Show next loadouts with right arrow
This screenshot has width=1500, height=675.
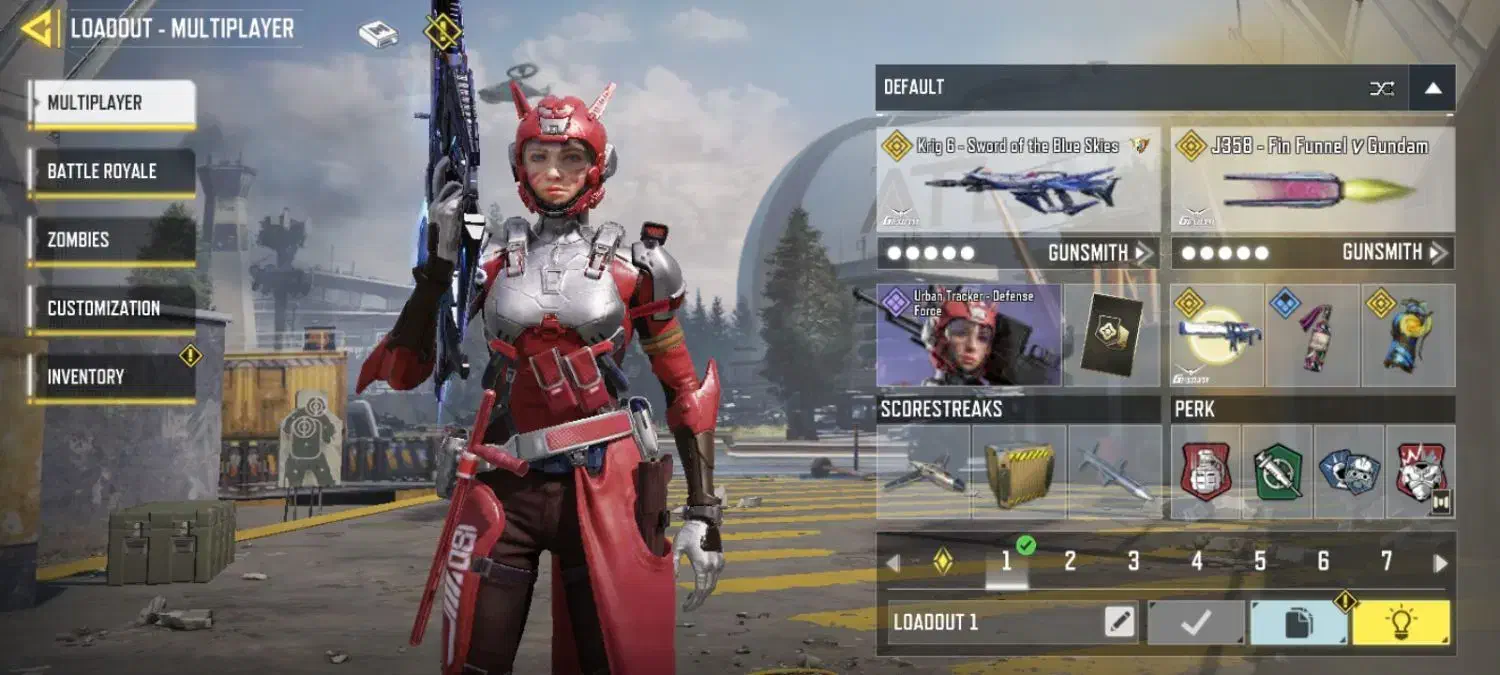point(1440,563)
